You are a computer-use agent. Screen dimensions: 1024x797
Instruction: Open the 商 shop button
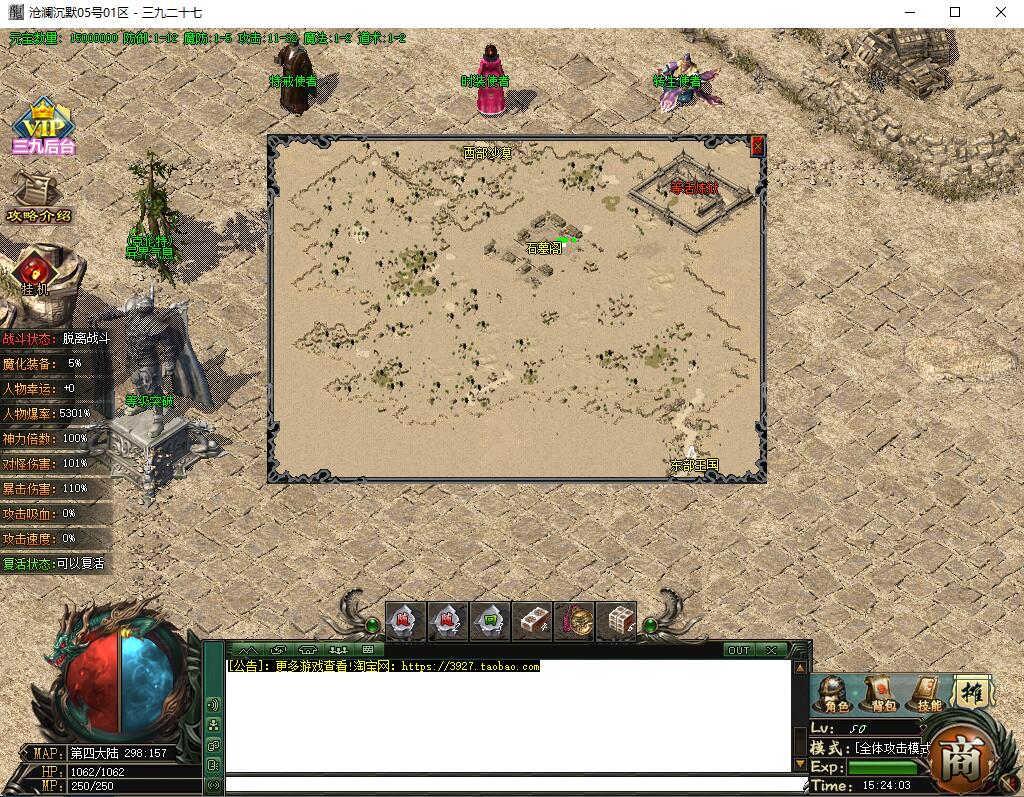[x=962, y=757]
